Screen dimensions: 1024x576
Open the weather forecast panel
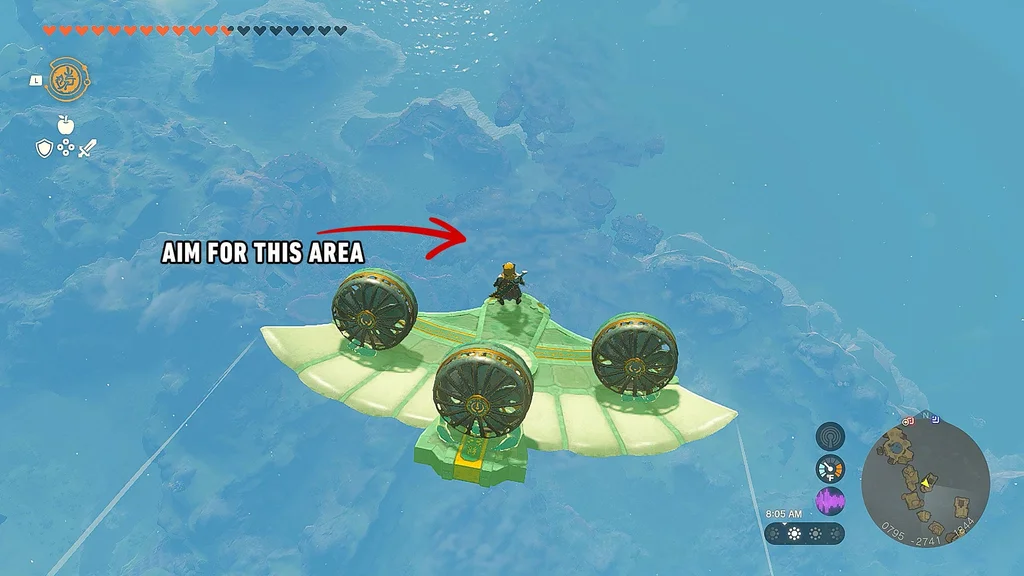[x=804, y=533]
